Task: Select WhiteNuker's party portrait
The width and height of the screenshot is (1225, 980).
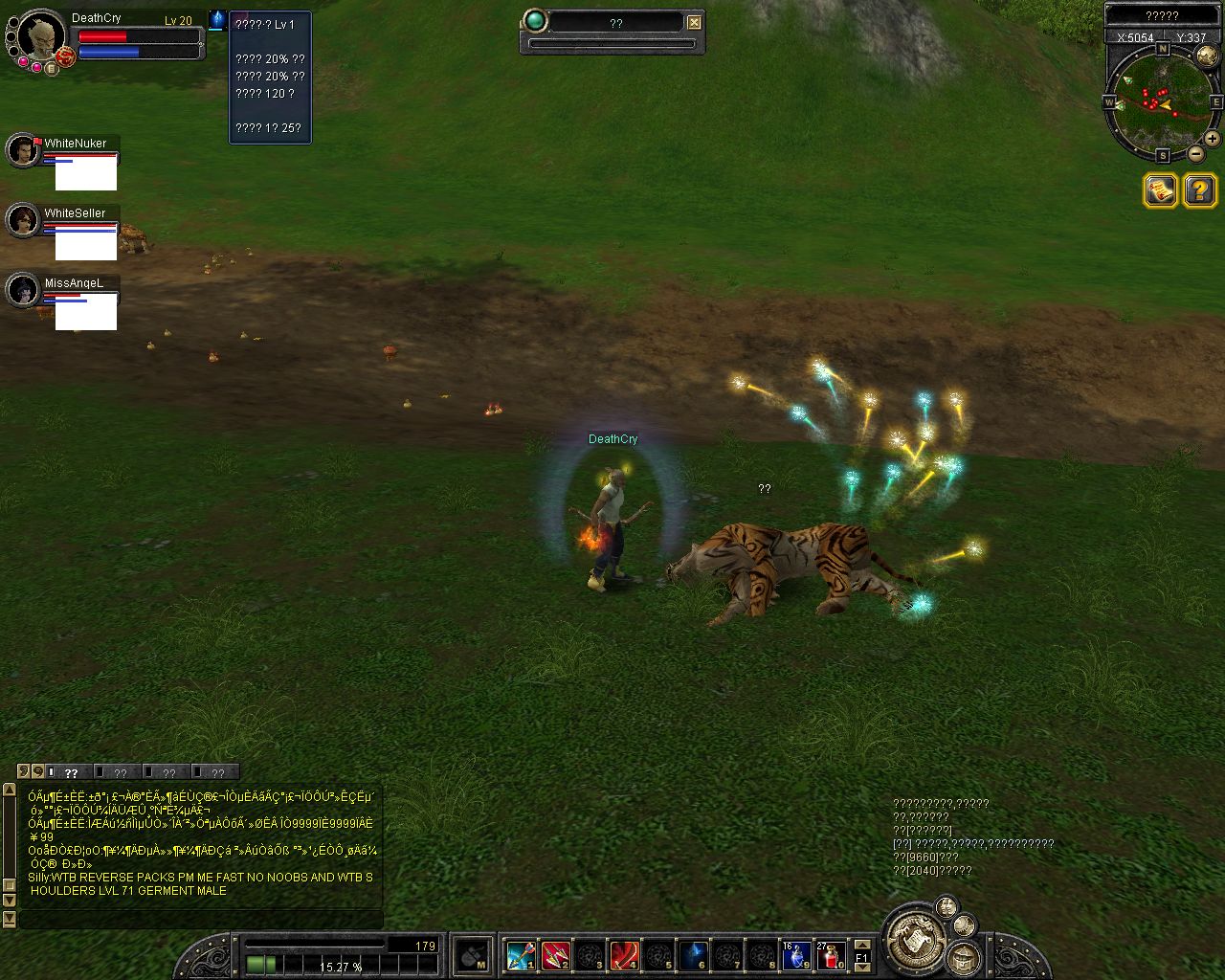Action: click(x=22, y=151)
